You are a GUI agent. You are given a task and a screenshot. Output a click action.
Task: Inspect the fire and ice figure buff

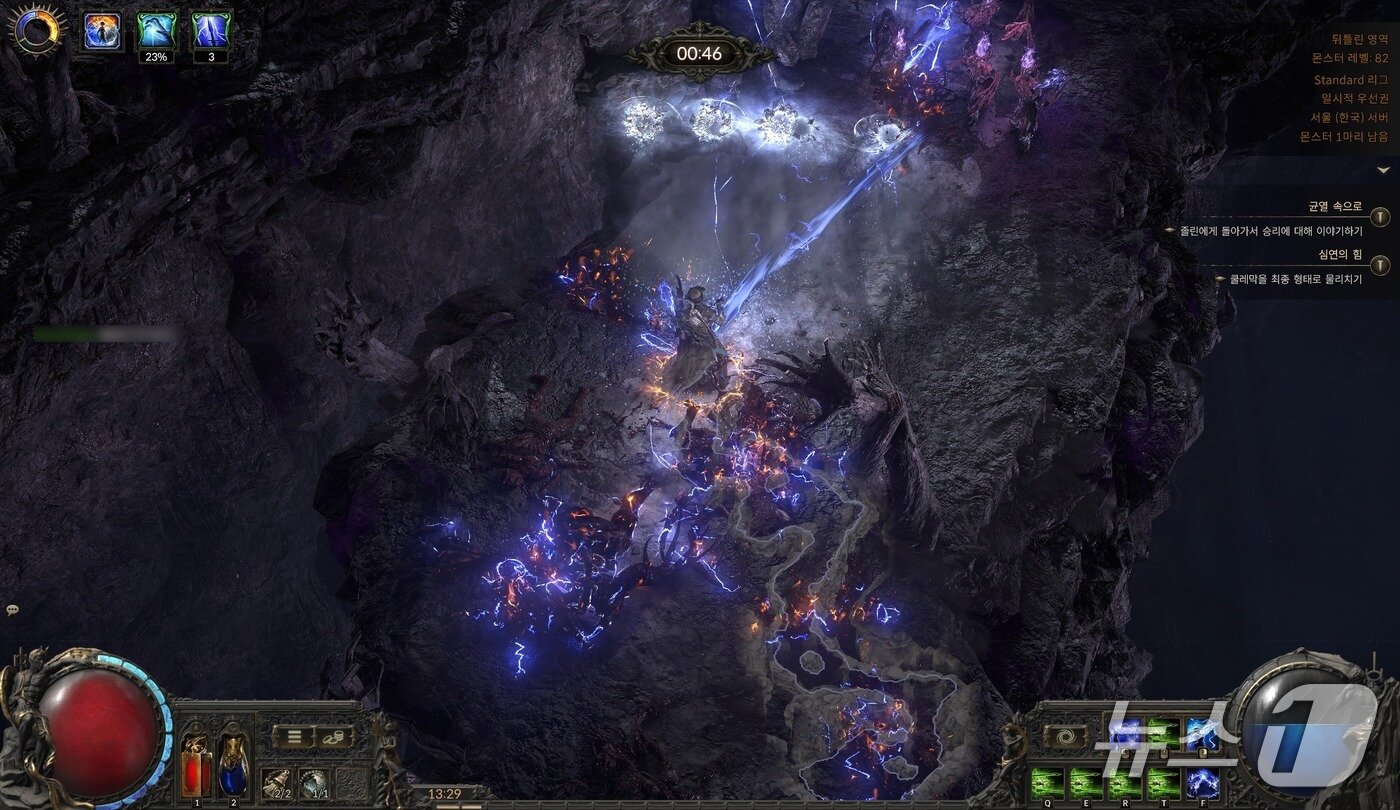point(102,31)
